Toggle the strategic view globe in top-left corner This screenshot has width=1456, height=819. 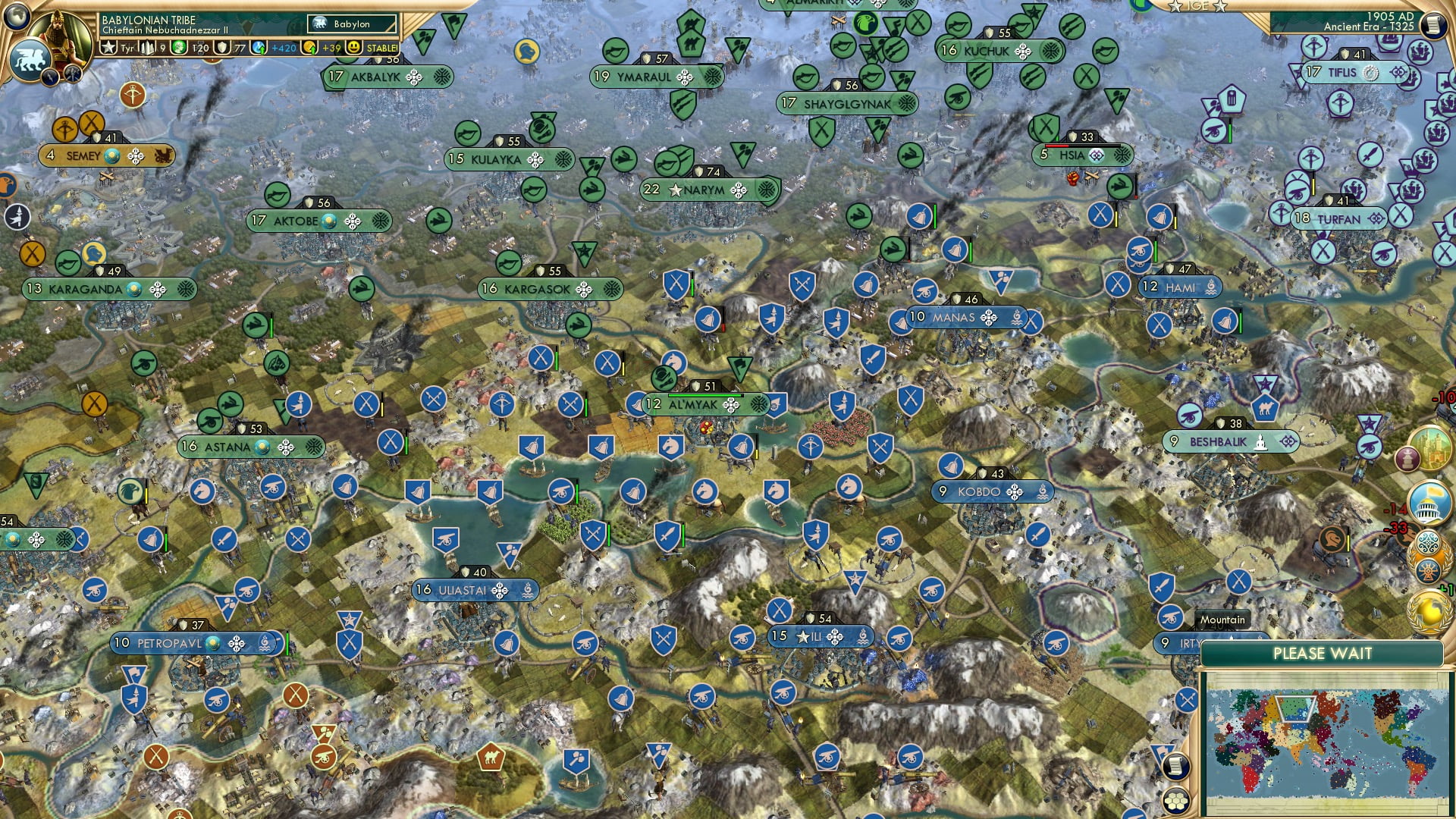click(15, 17)
